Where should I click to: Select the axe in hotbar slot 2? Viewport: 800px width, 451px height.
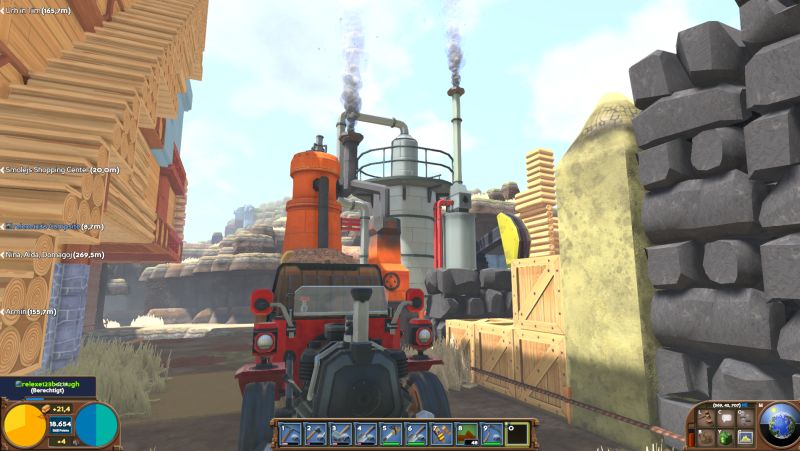(315, 433)
